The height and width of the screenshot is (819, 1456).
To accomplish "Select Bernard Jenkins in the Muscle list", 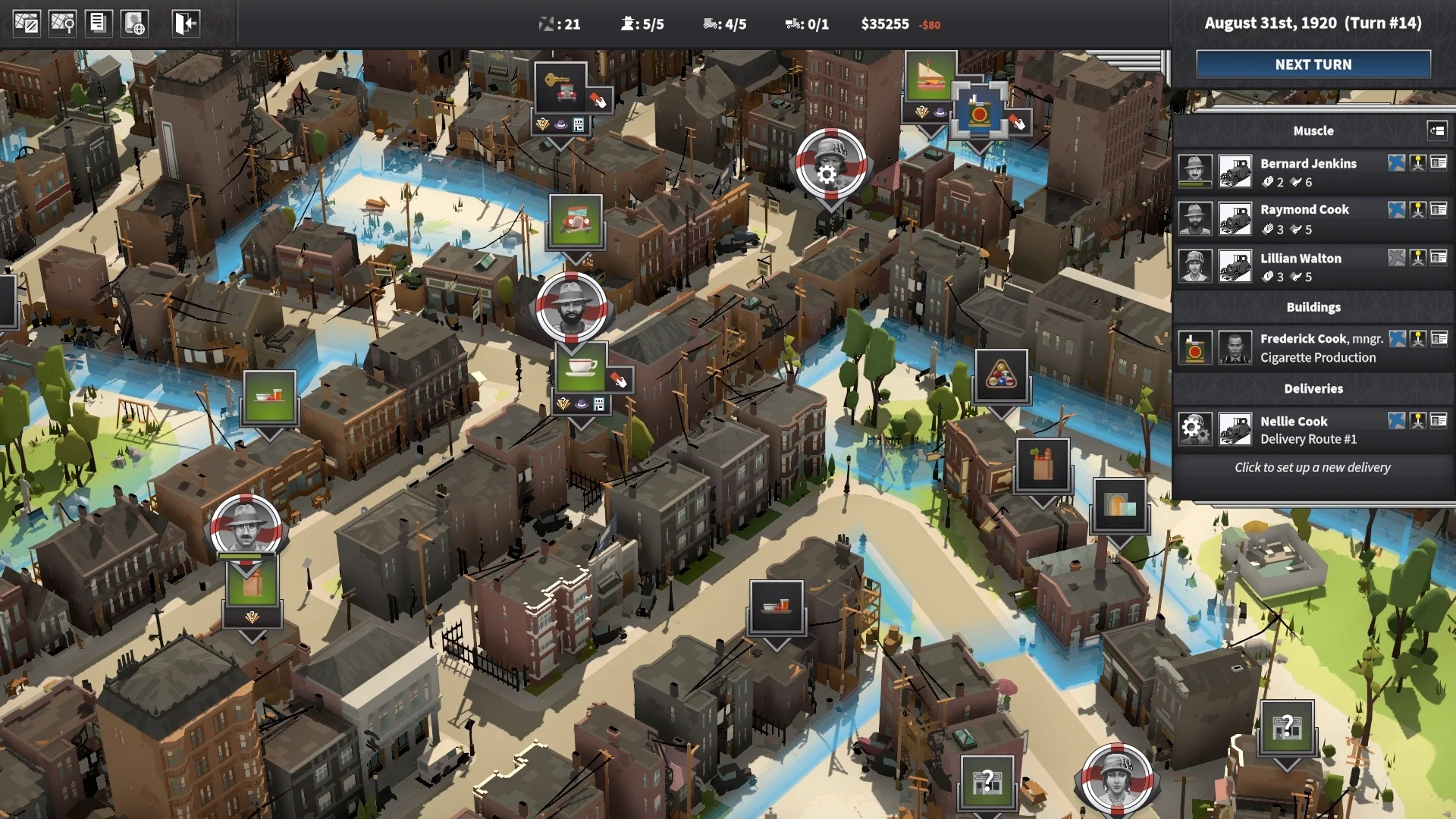I will coord(1308,164).
